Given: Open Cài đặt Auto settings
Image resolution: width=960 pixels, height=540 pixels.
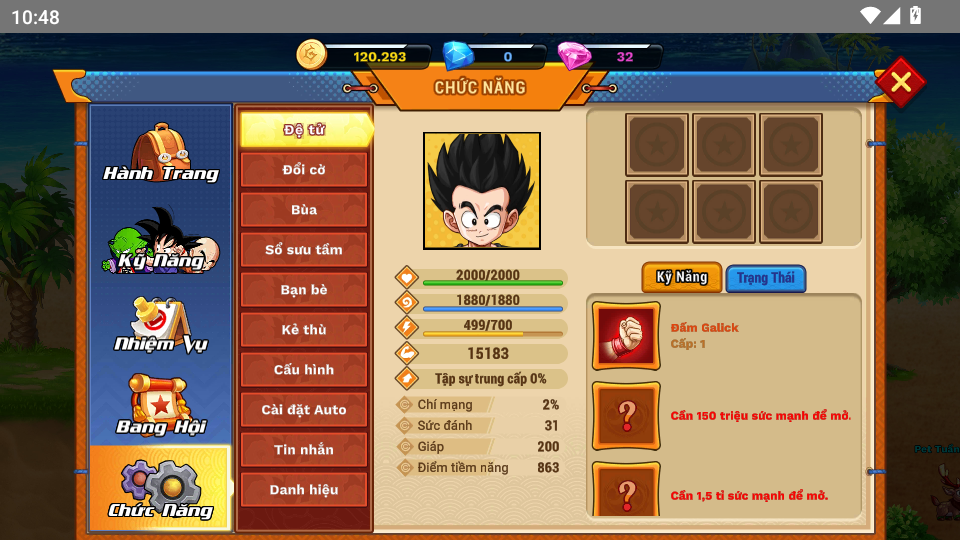Looking at the screenshot, I should click(304, 410).
